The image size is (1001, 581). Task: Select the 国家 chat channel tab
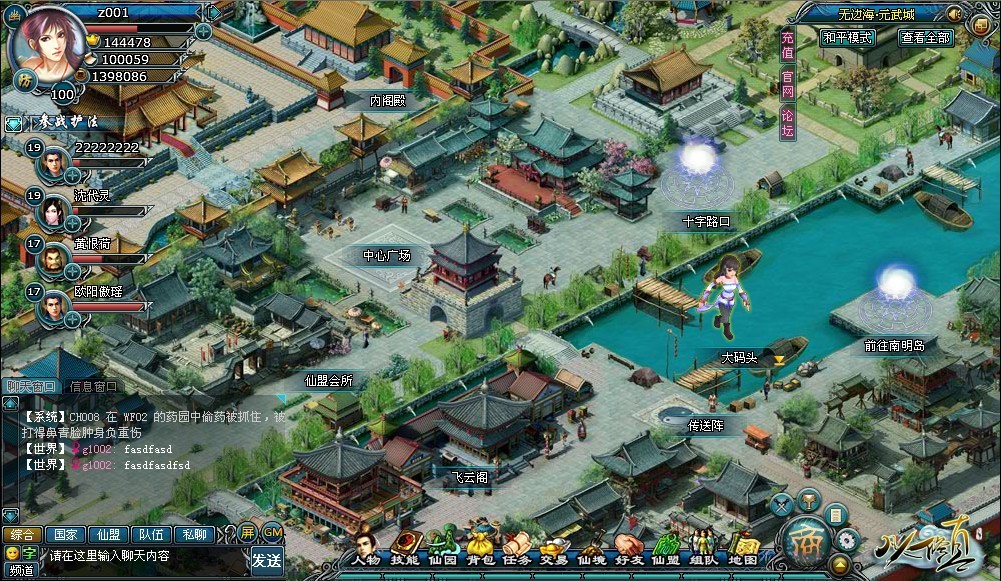[65, 534]
